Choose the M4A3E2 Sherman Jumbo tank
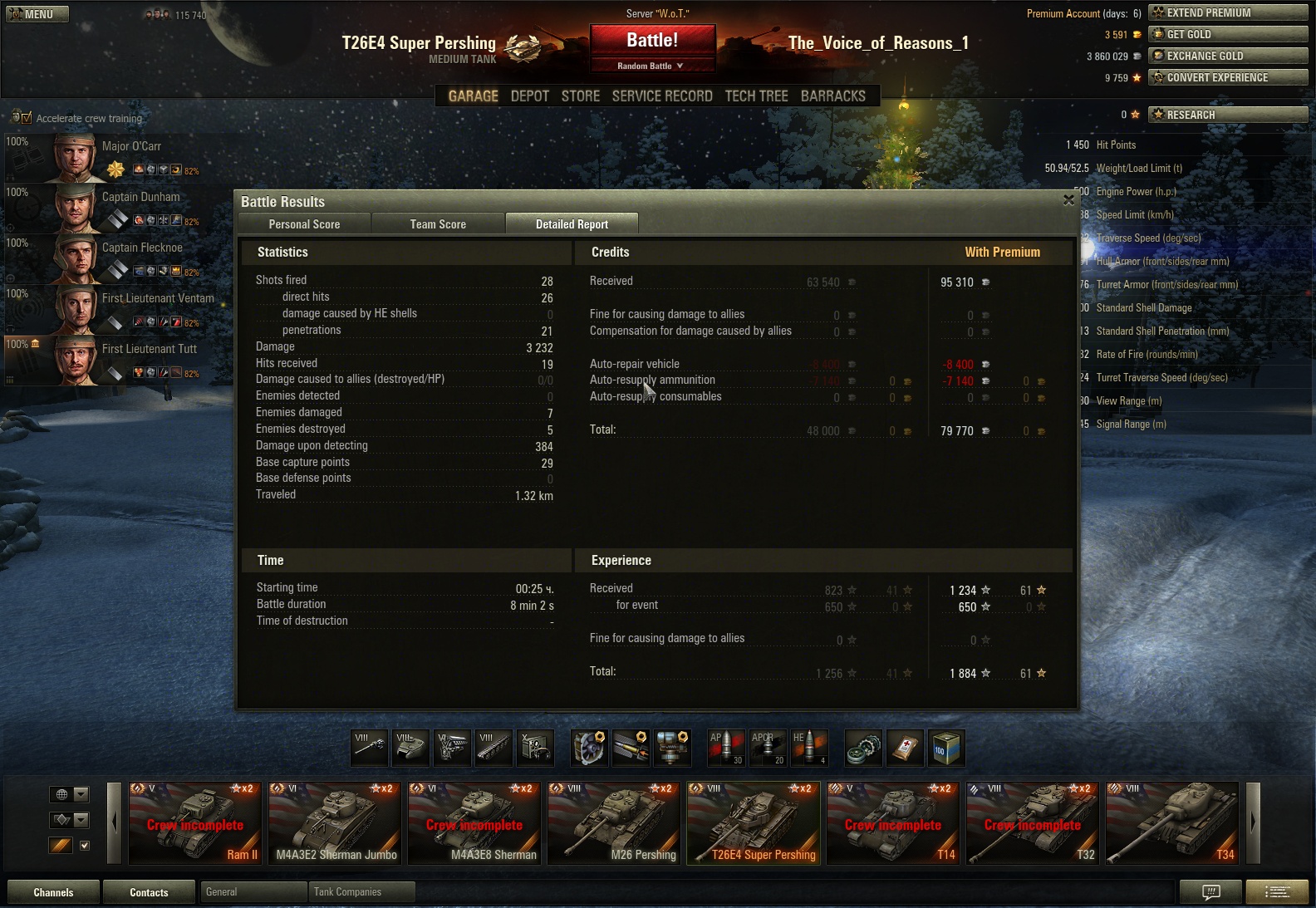Image resolution: width=1316 pixels, height=908 pixels. 336,823
